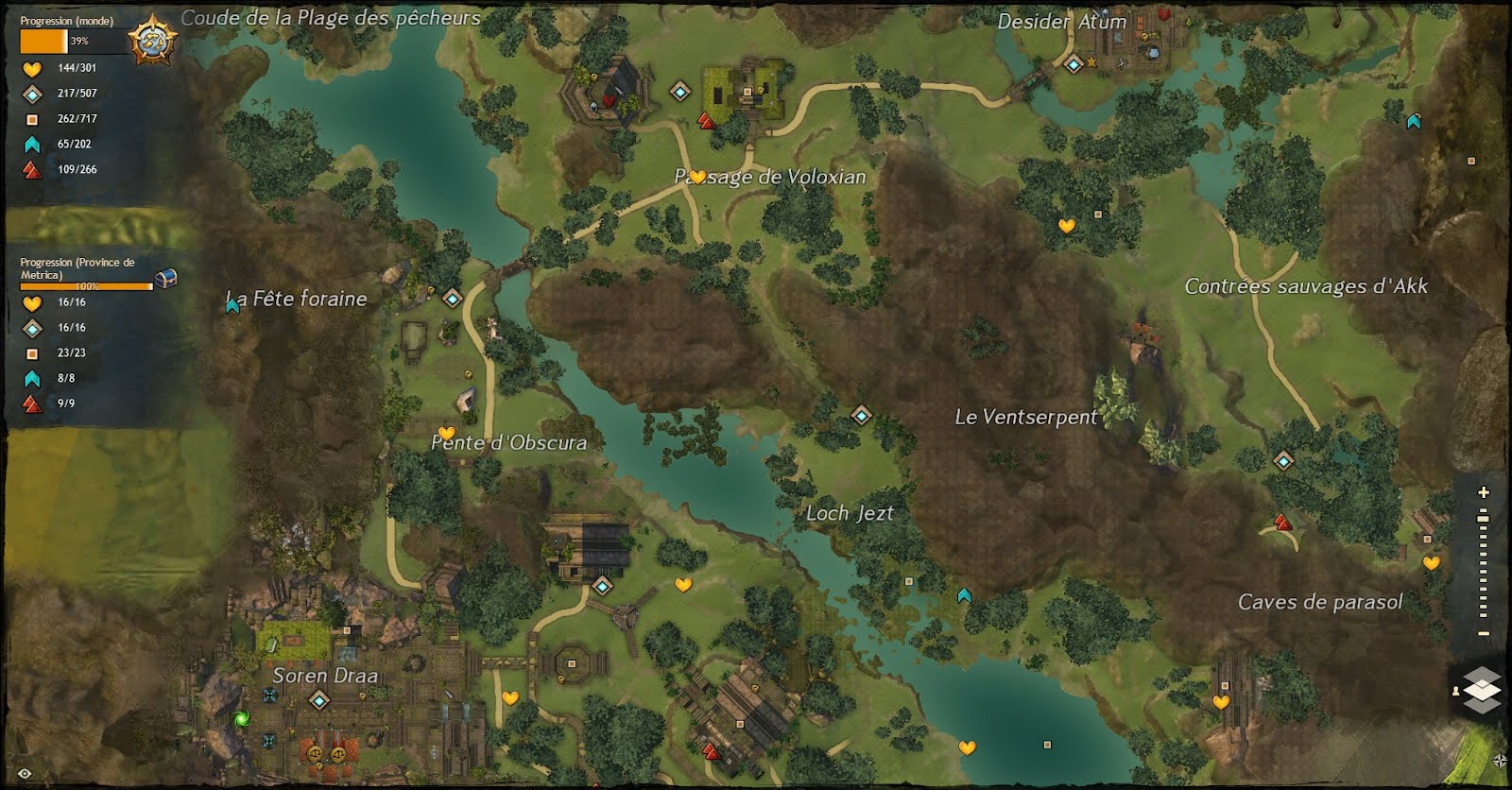Click the renown heart above Loch Jezt
This screenshot has height=790, width=1512.
(682, 586)
